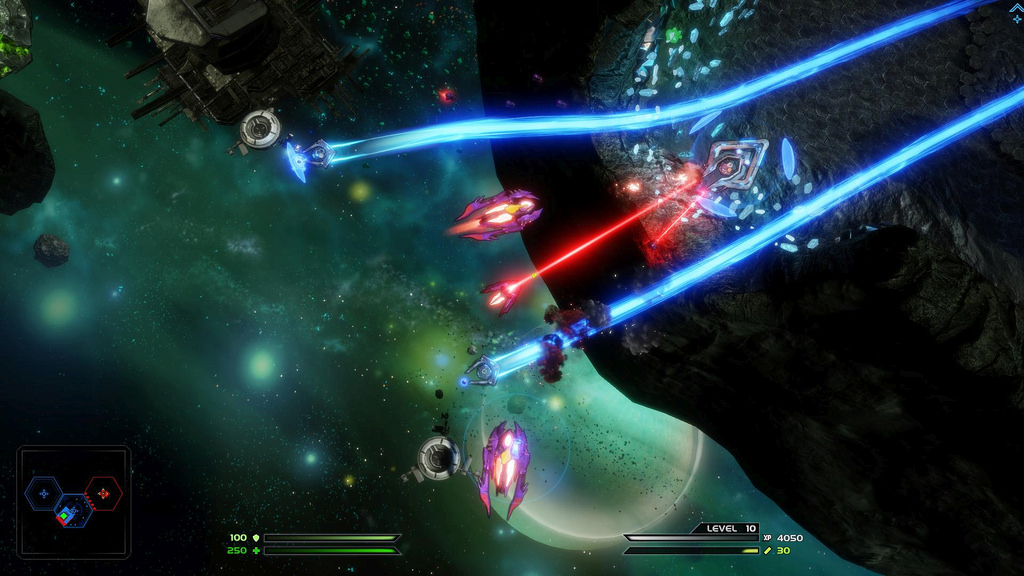Click the central hexagon with the green marker
This screenshot has height=576, width=1024.
pyautogui.click(x=72, y=510)
